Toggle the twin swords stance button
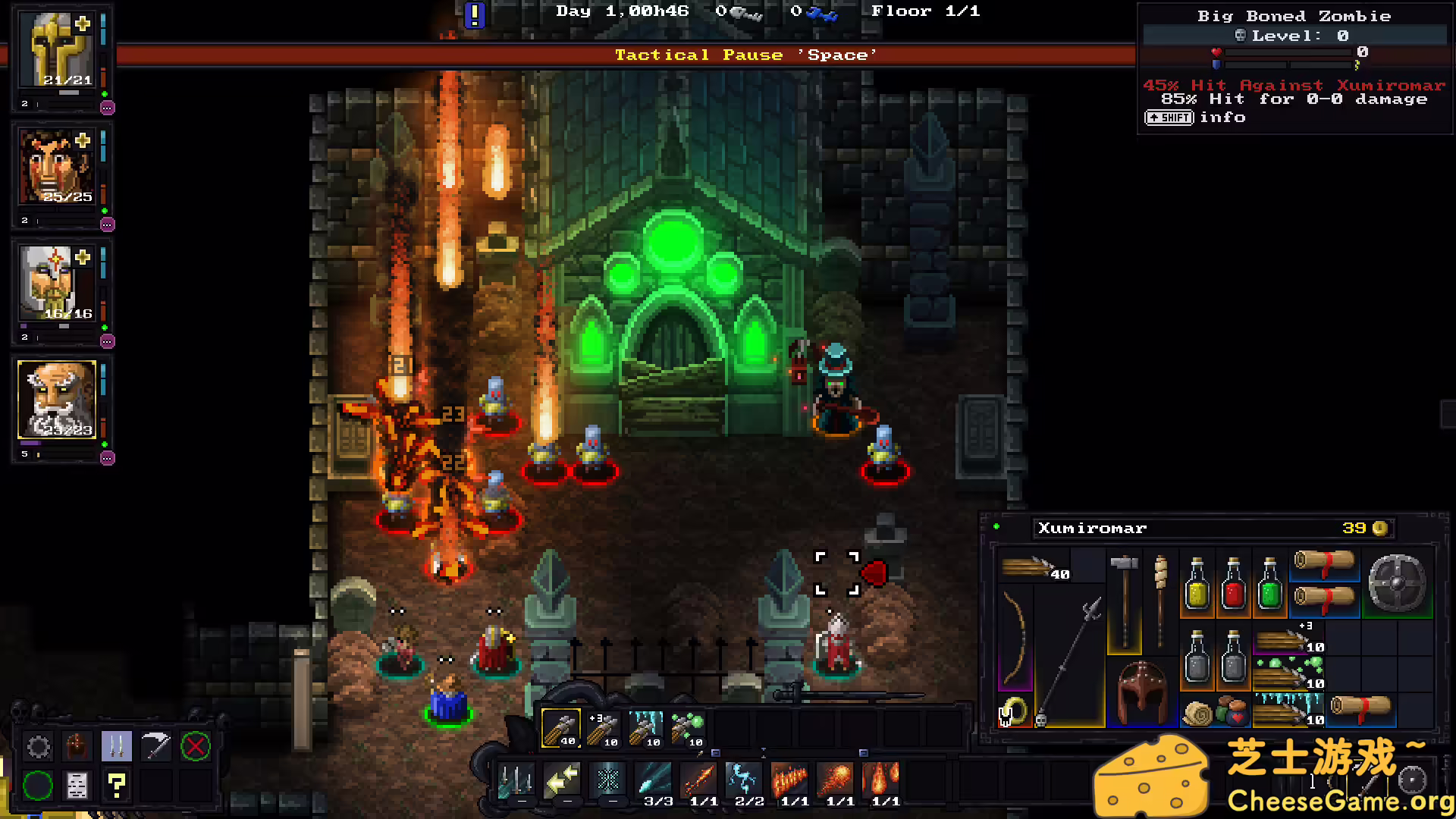Viewport: 1456px width, 819px height. click(x=116, y=747)
